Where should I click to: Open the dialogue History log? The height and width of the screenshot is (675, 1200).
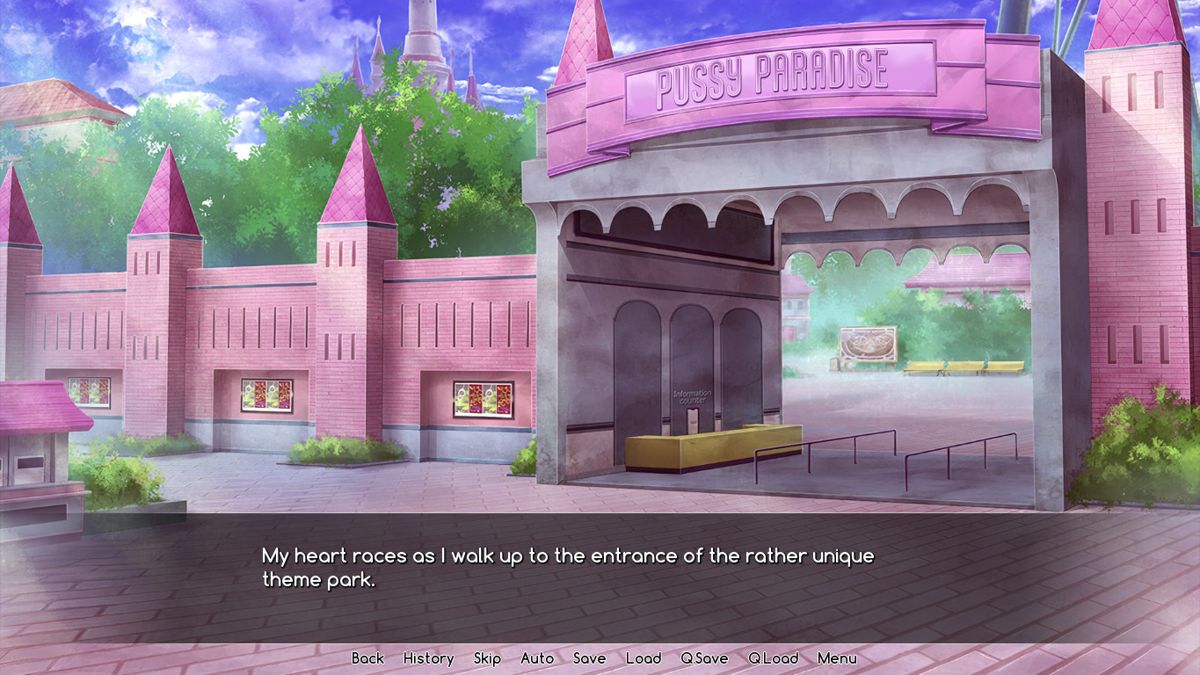[428, 658]
